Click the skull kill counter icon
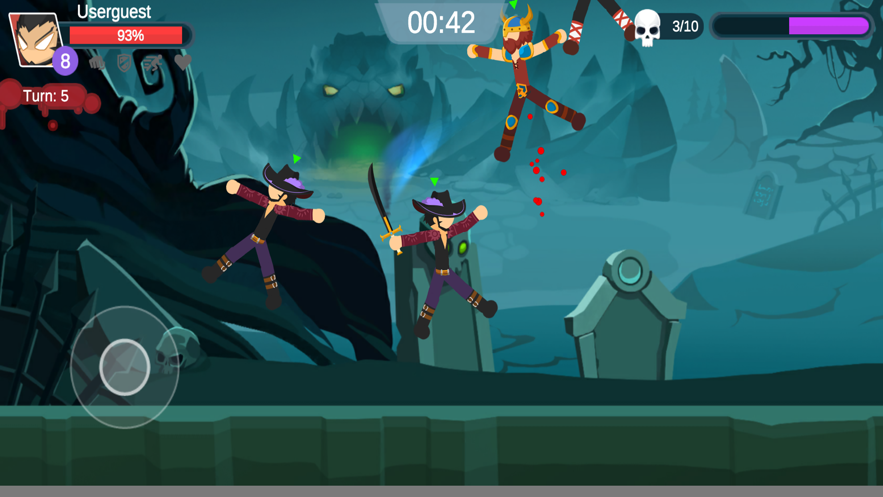 pos(648,27)
